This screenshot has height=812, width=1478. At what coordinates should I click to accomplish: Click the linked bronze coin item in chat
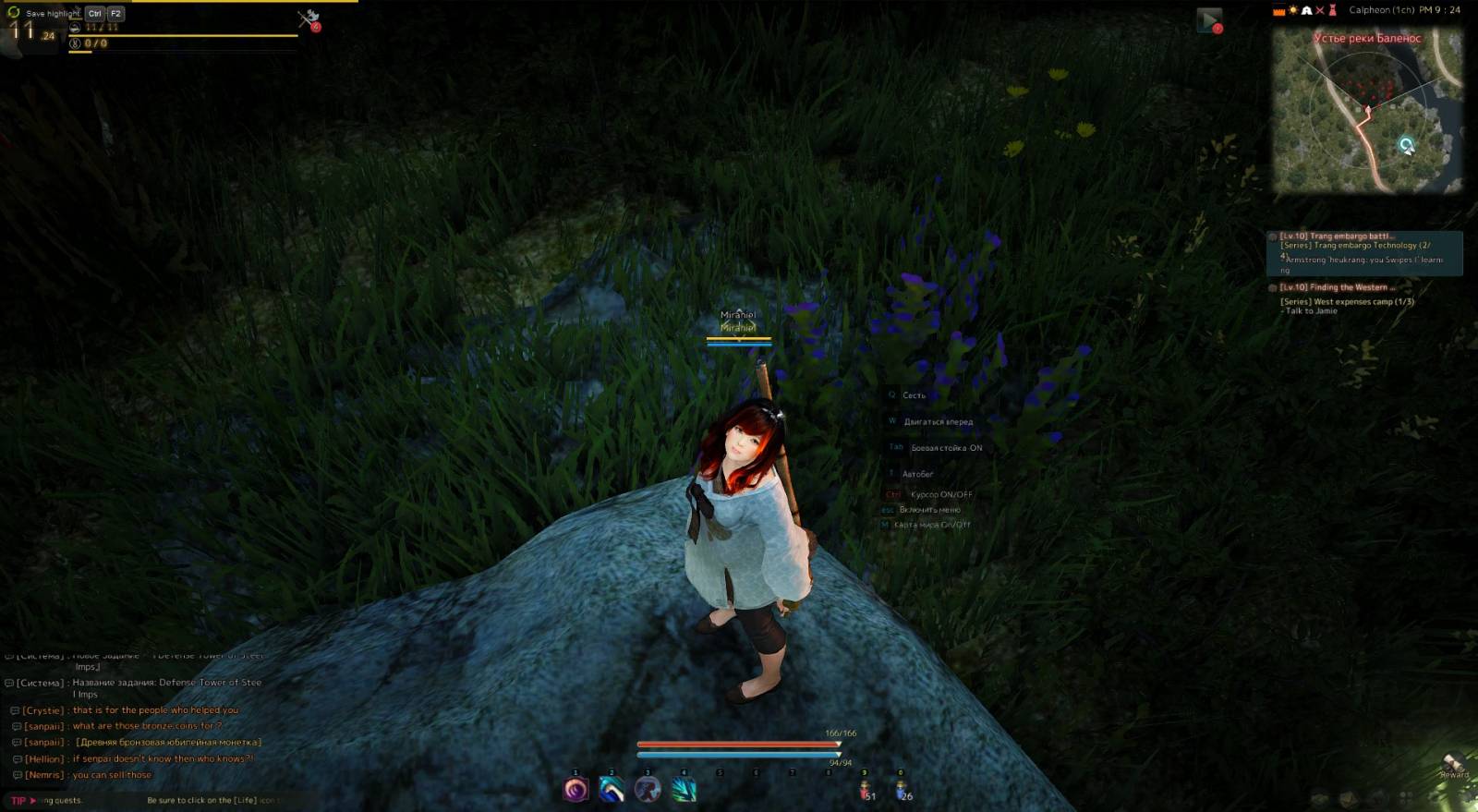click(168, 743)
